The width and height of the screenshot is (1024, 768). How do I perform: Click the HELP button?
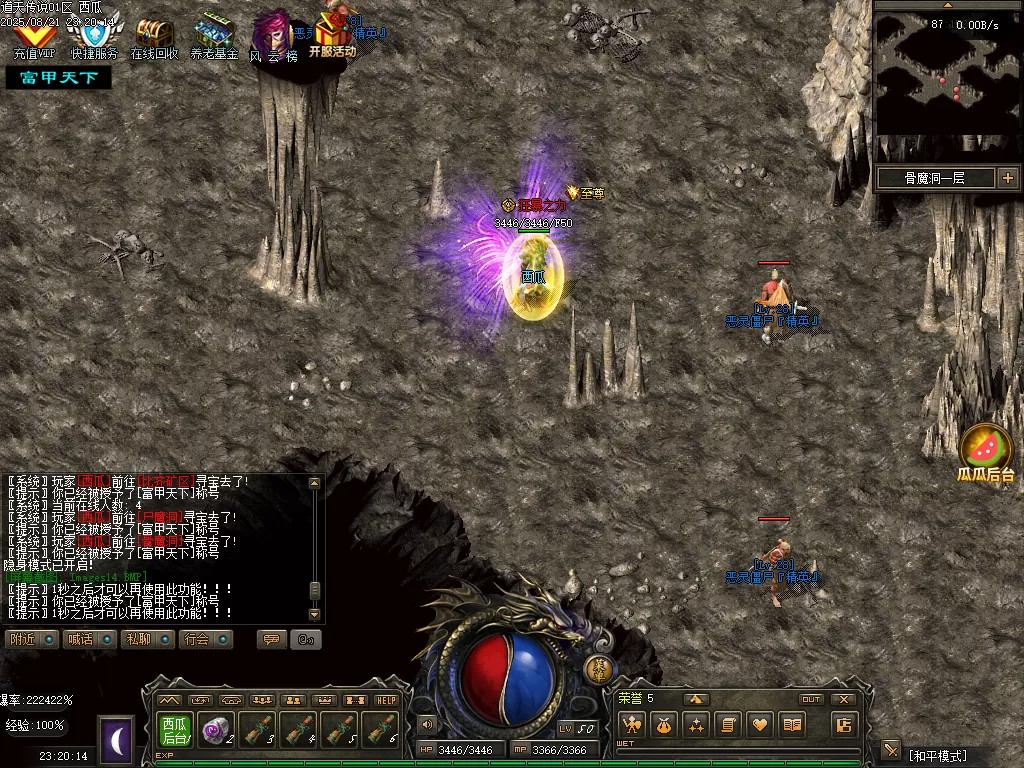[386, 700]
